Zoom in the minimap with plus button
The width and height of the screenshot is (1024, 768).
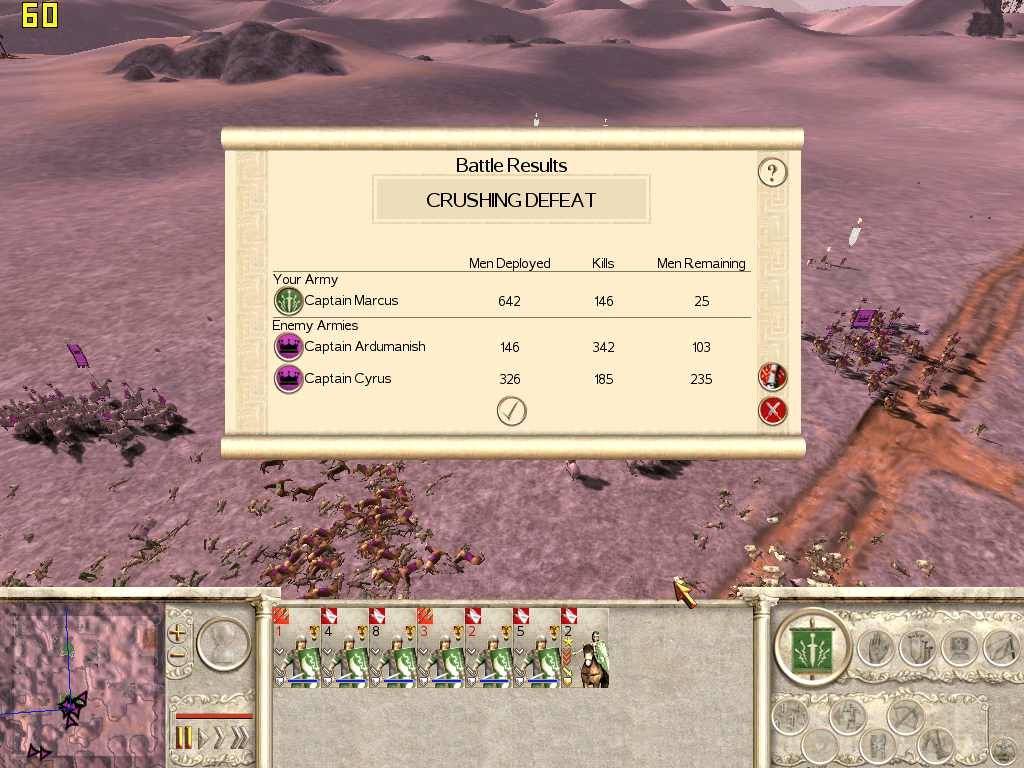tap(178, 632)
